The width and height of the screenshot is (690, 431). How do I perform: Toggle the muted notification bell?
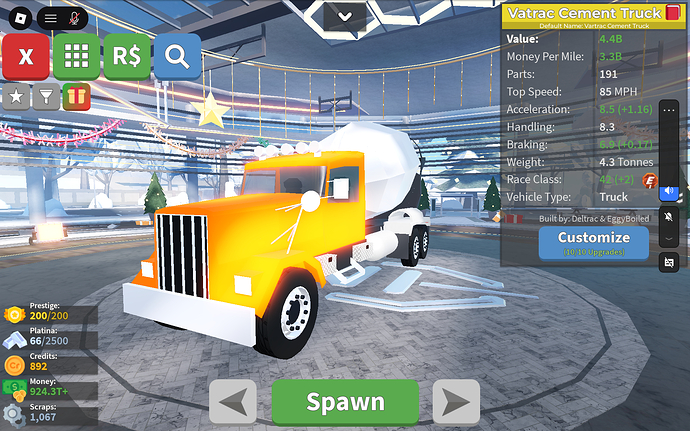tap(669, 217)
